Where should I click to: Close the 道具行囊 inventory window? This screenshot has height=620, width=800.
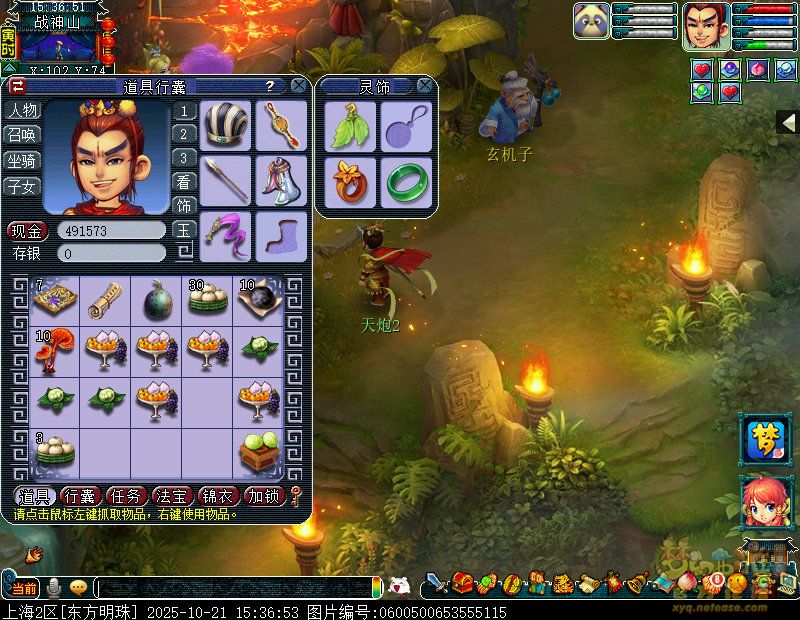298,86
